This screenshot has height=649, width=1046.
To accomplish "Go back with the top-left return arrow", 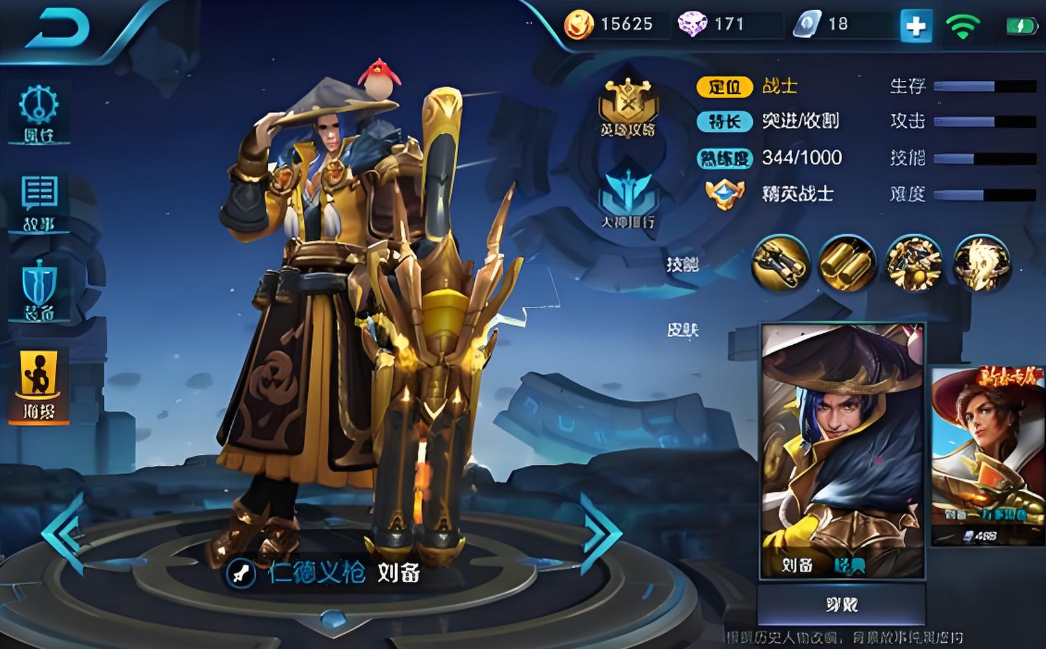I will 57,30.
